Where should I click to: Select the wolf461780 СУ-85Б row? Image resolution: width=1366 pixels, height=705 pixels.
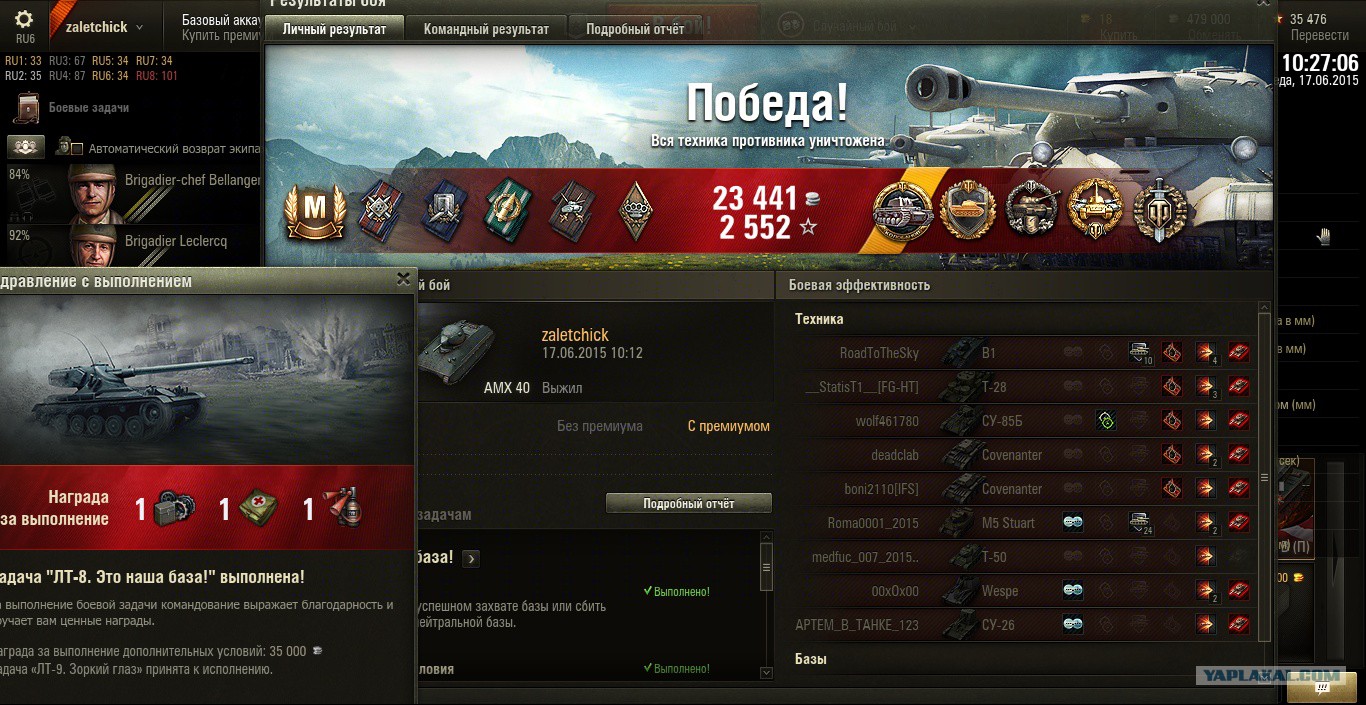click(x=1020, y=421)
